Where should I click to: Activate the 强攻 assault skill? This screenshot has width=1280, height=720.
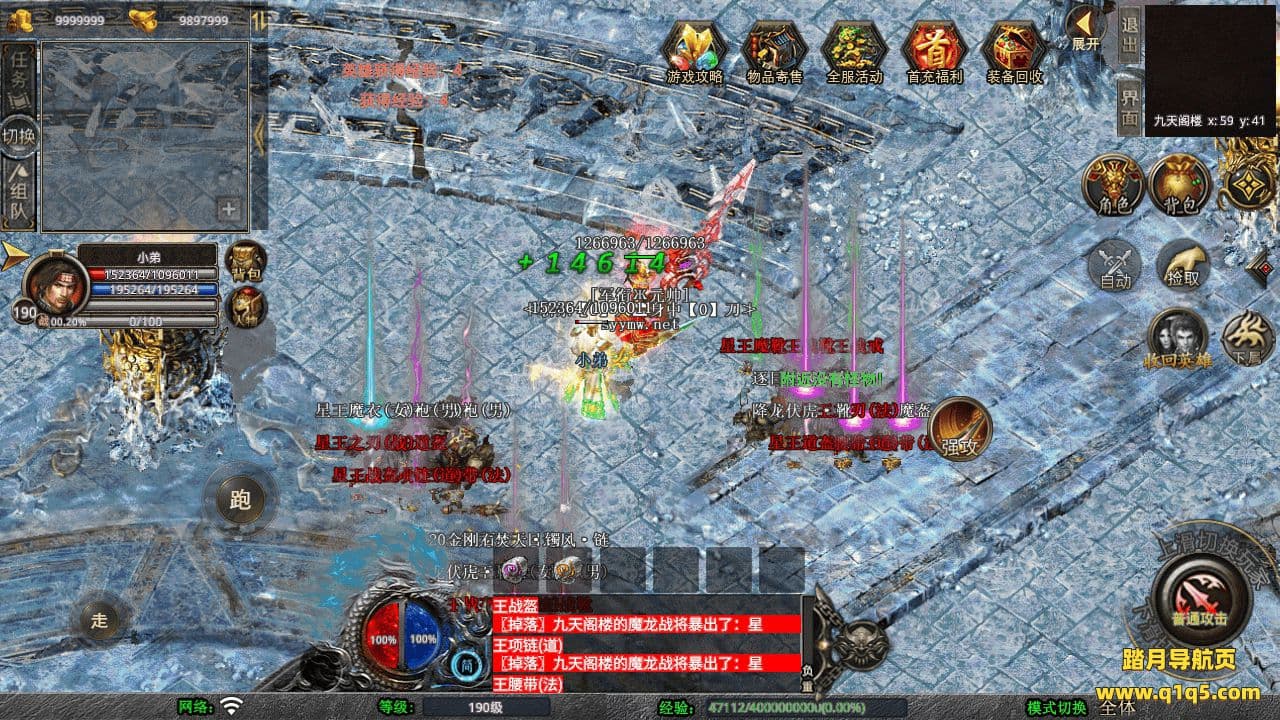pos(959,430)
